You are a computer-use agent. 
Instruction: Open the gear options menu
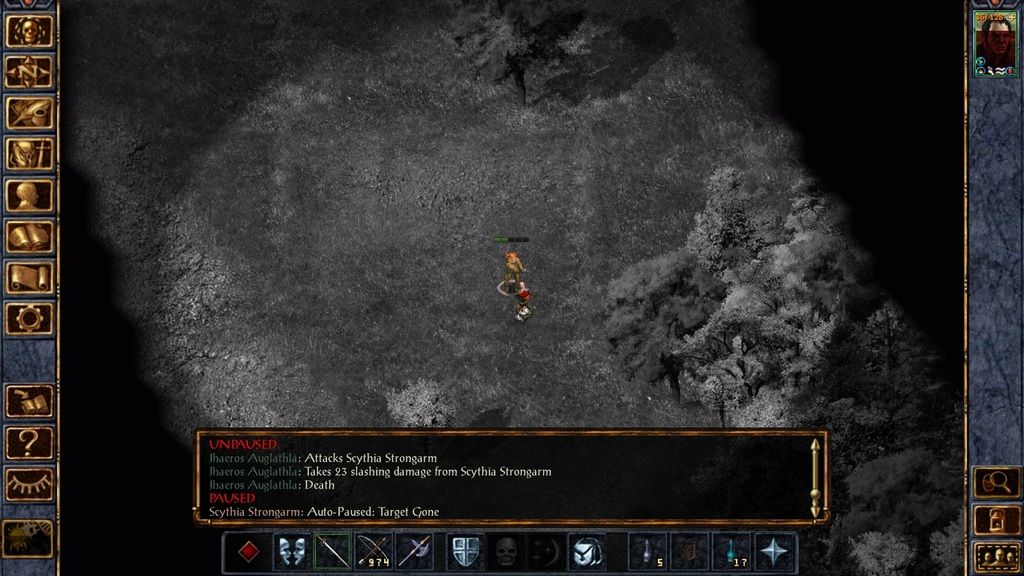coord(30,319)
